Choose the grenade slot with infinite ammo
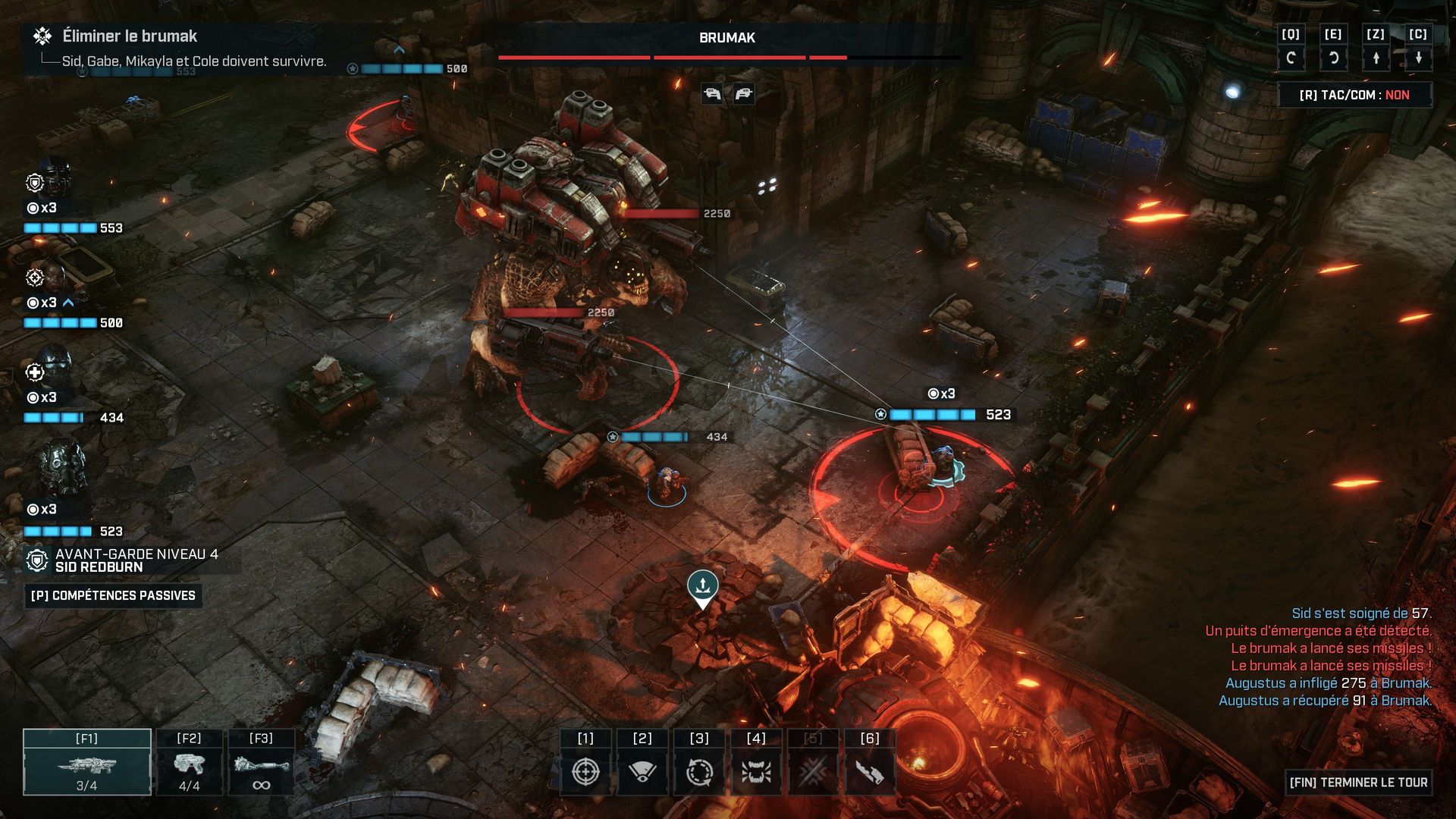This screenshot has width=1456, height=819. 261,762
